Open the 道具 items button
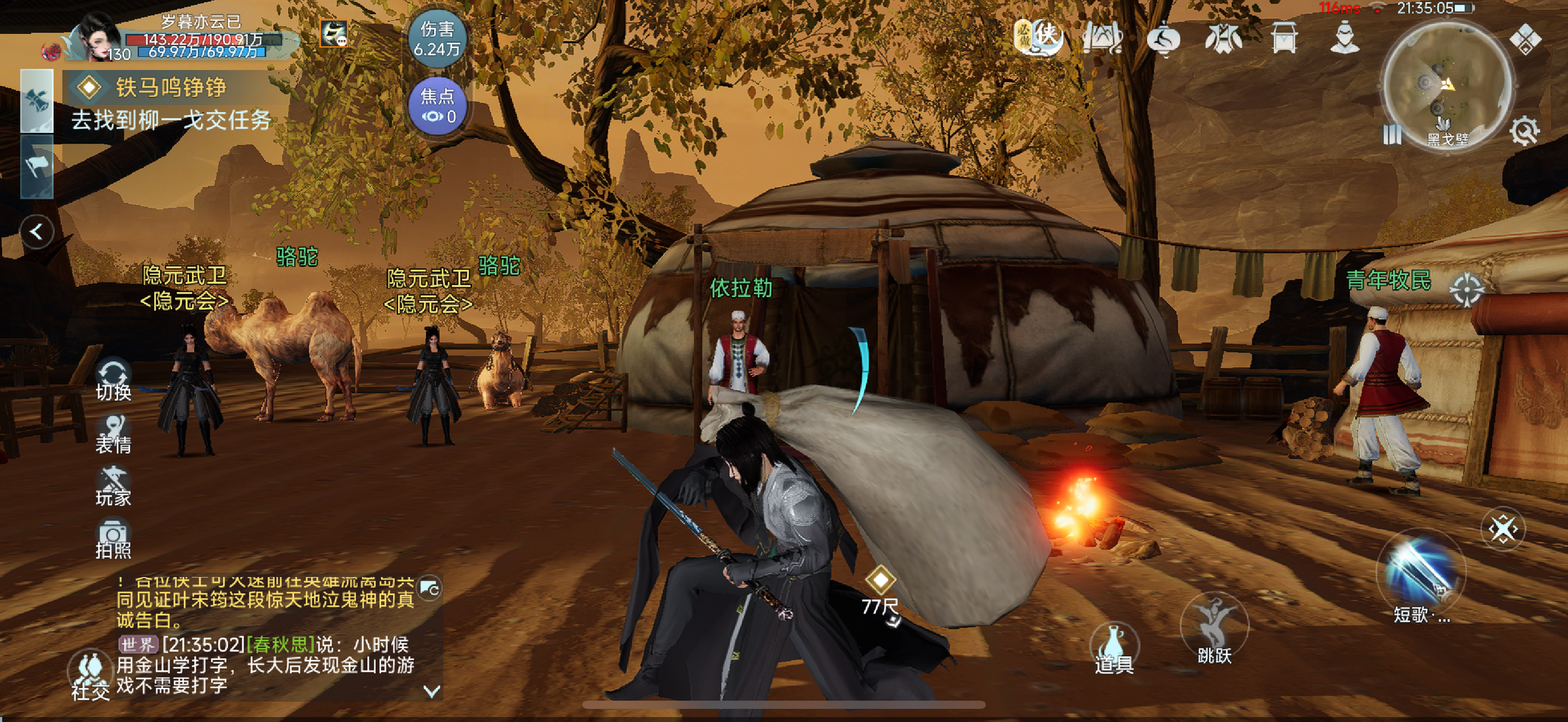The image size is (1568, 722). (x=1114, y=649)
